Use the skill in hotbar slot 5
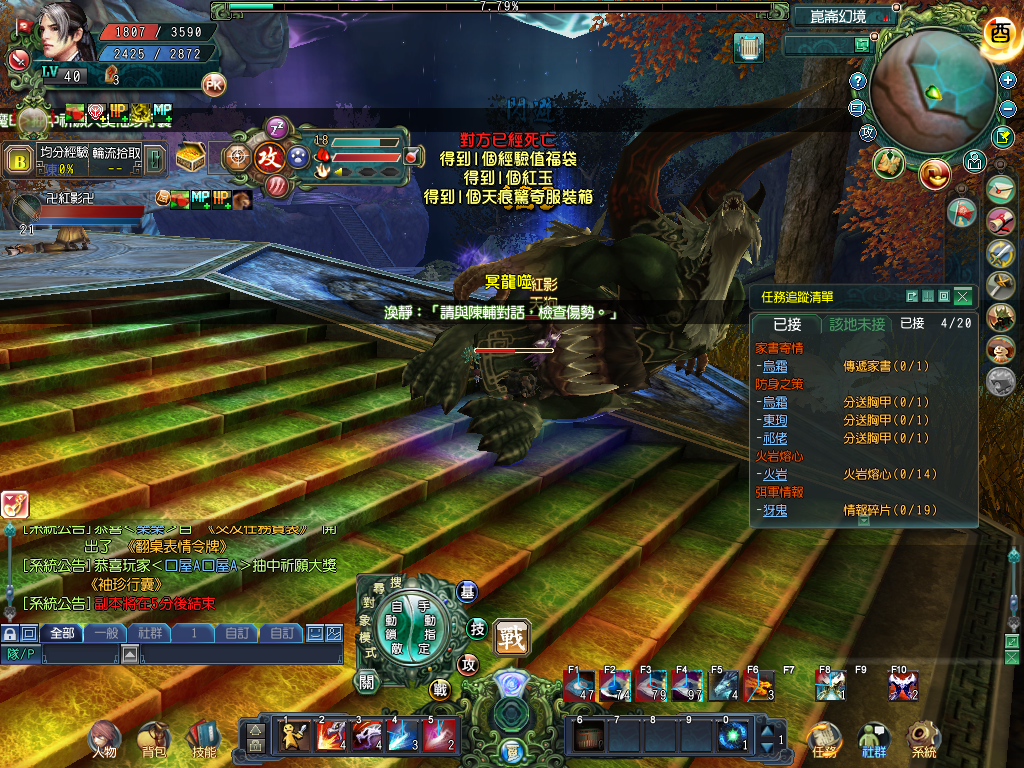 pyautogui.click(x=440, y=736)
